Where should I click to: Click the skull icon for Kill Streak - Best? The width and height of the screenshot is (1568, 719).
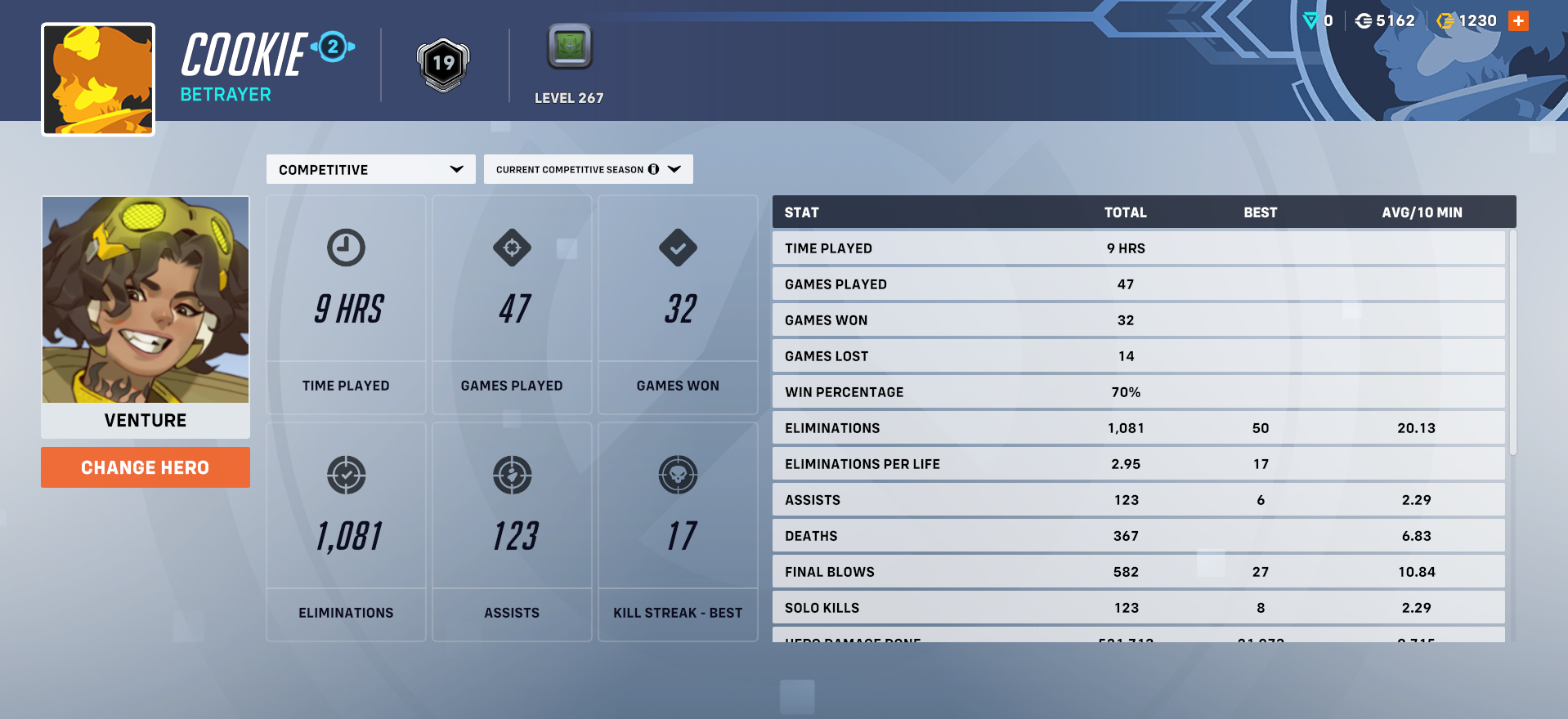(678, 476)
